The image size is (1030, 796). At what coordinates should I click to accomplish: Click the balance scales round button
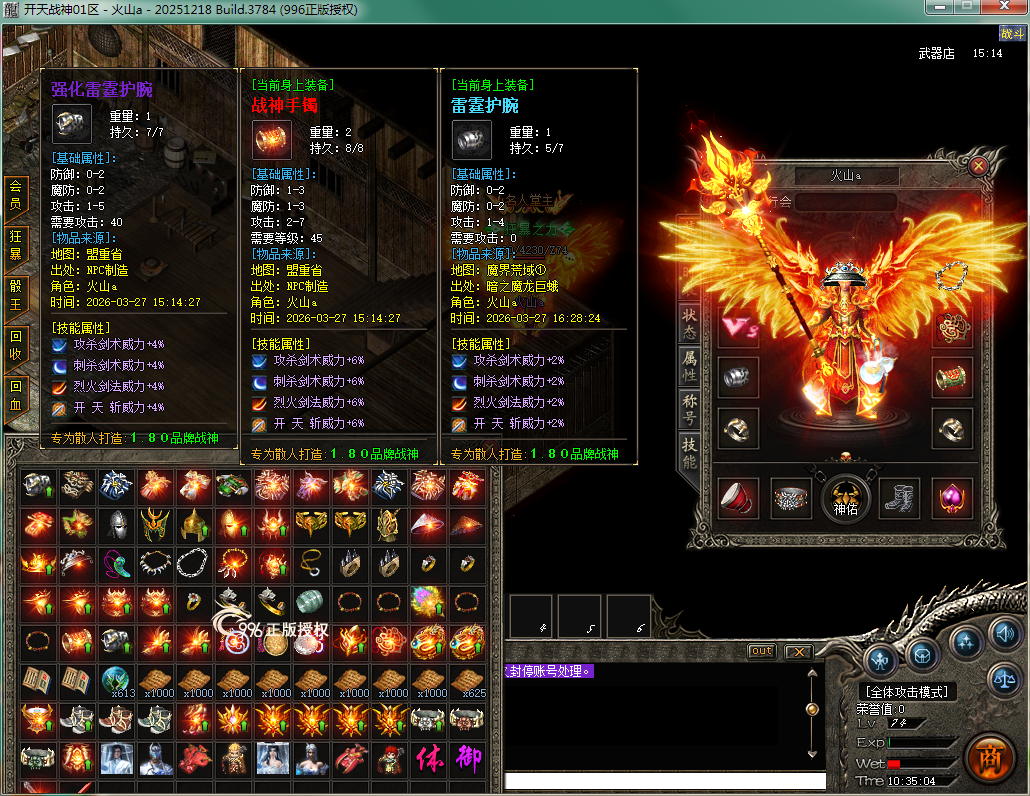pyautogui.click(x=1003, y=681)
